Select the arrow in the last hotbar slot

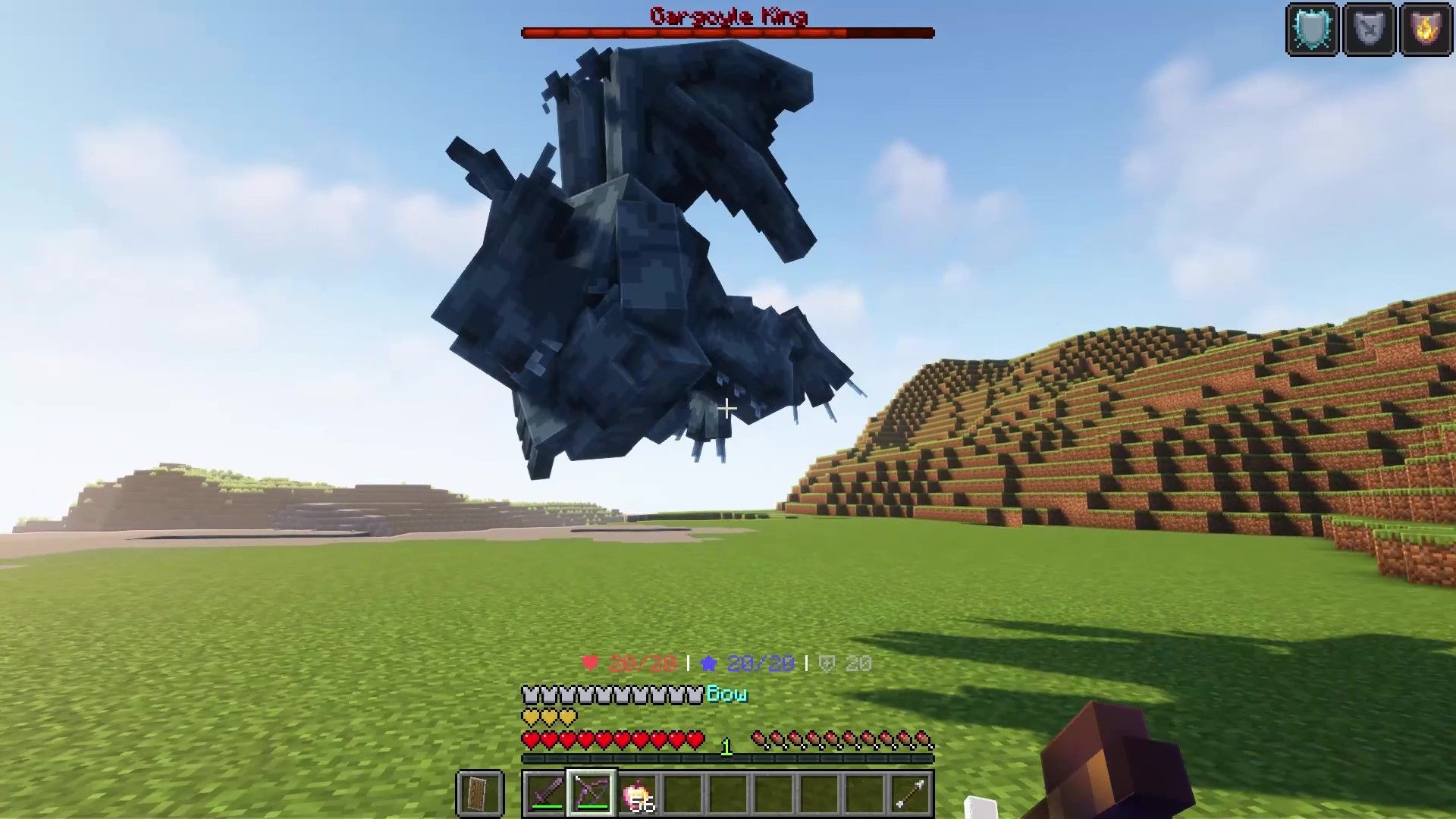click(x=908, y=791)
